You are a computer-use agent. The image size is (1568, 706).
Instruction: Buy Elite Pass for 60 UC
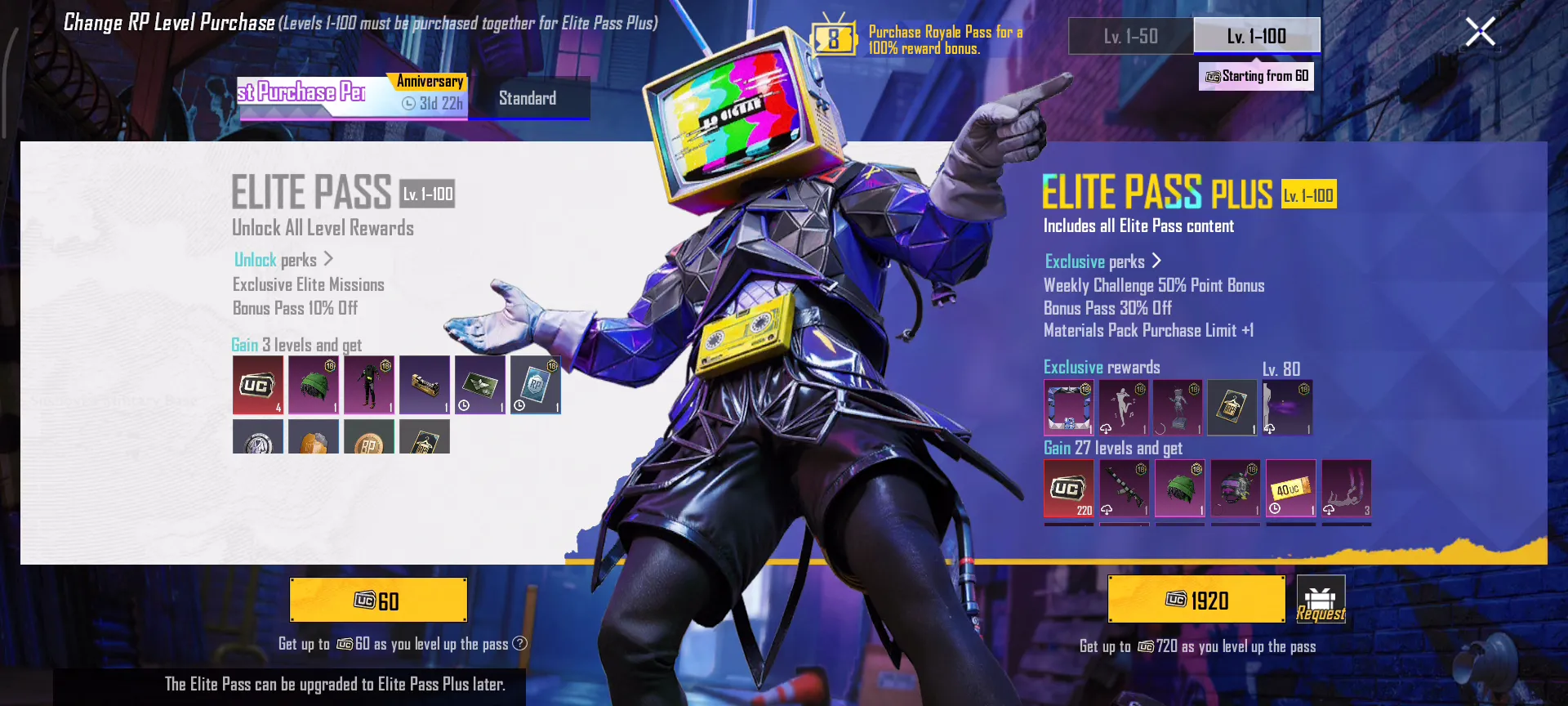point(378,601)
